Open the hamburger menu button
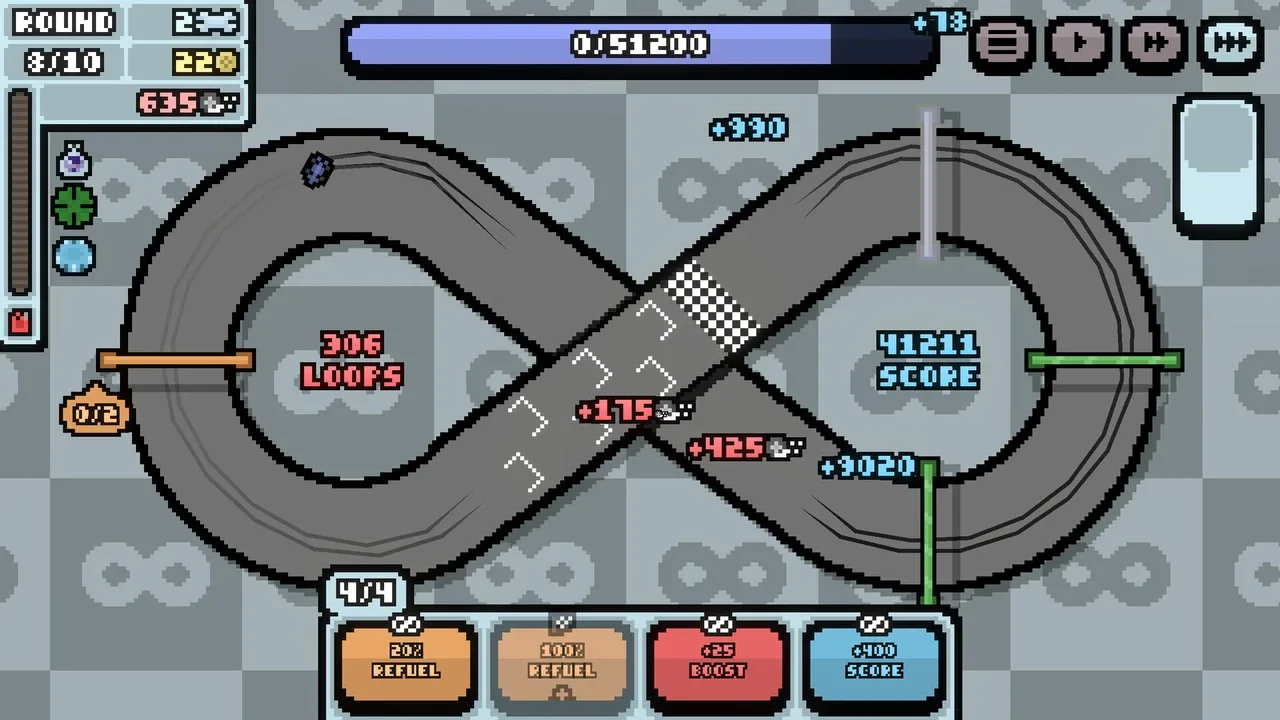The width and height of the screenshot is (1280, 720). tap(1003, 44)
